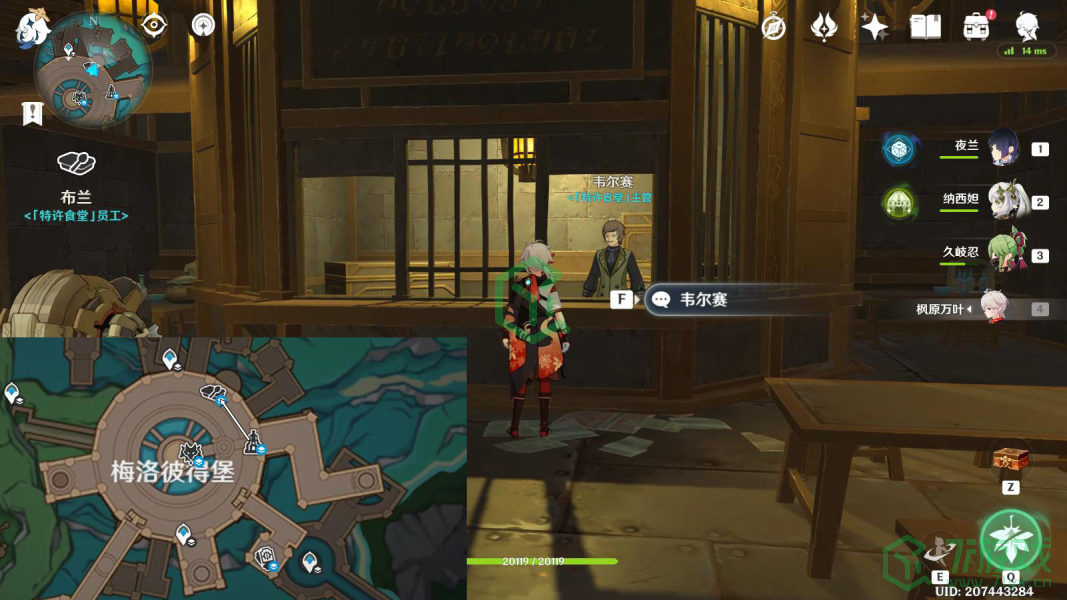Switch to party member 纳西妲
The image size is (1067, 600).
click(x=1004, y=201)
